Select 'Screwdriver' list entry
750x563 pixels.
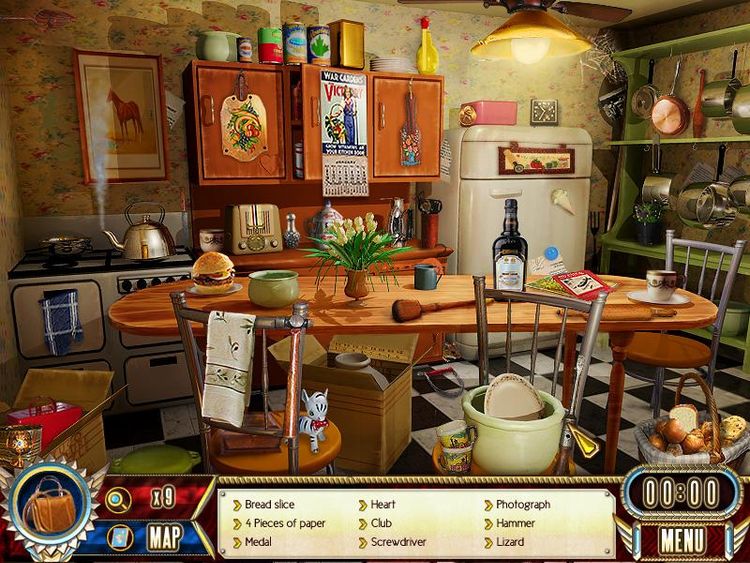399,542
